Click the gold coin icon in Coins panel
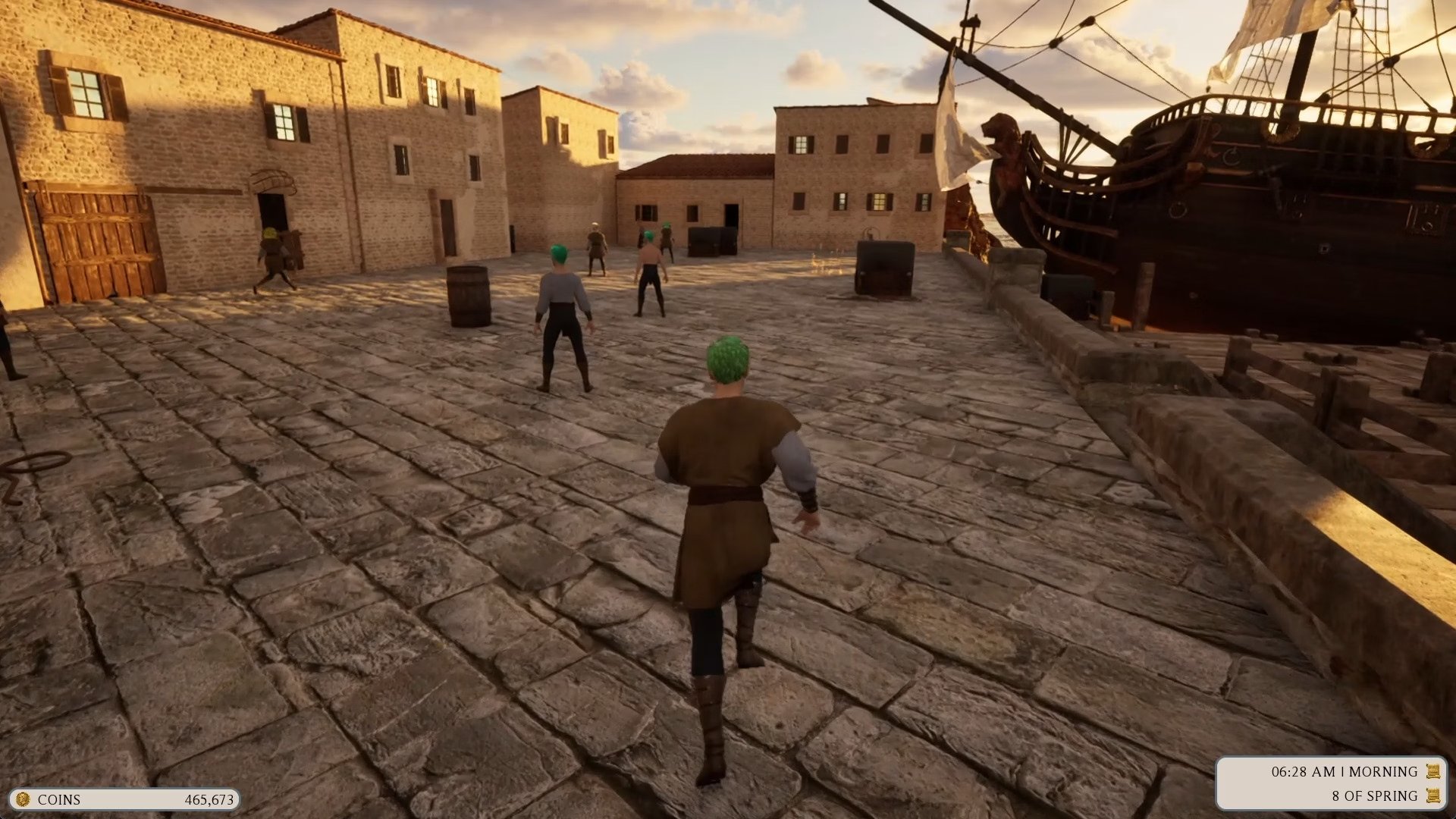The width and height of the screenshot is (1456, 819). tap(23, 799)
